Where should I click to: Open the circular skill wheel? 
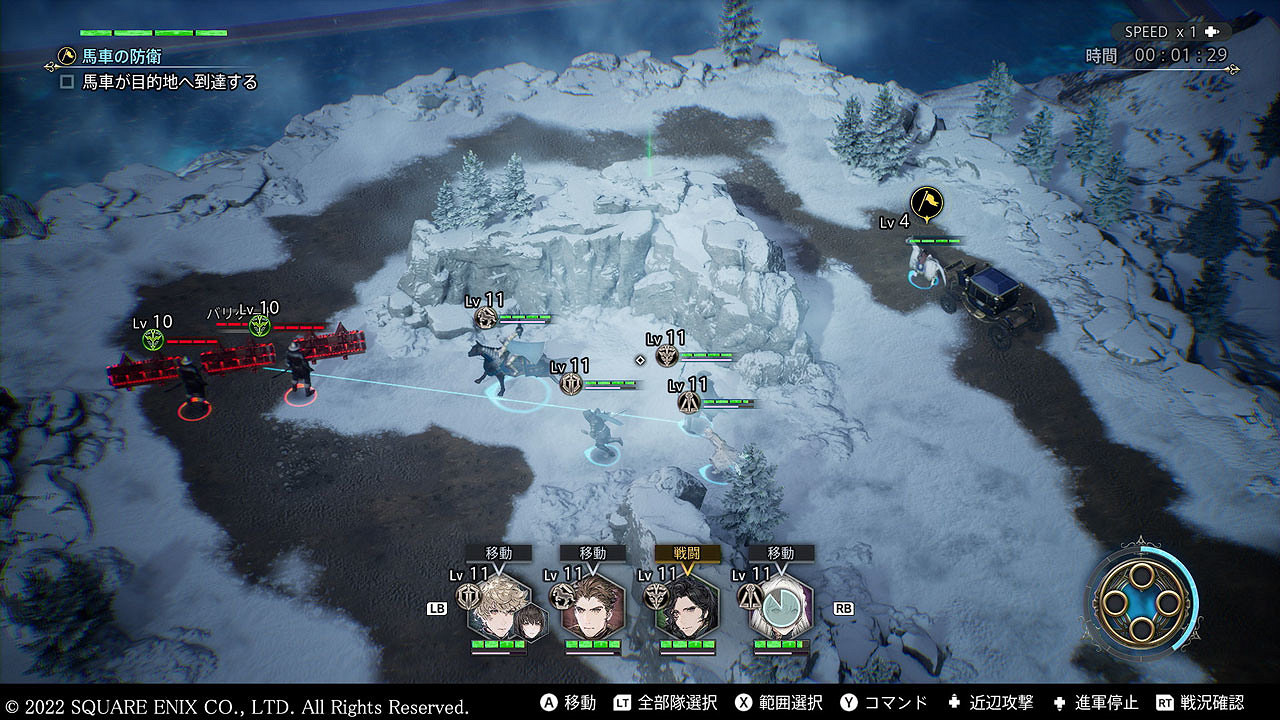pos(1140,600)
